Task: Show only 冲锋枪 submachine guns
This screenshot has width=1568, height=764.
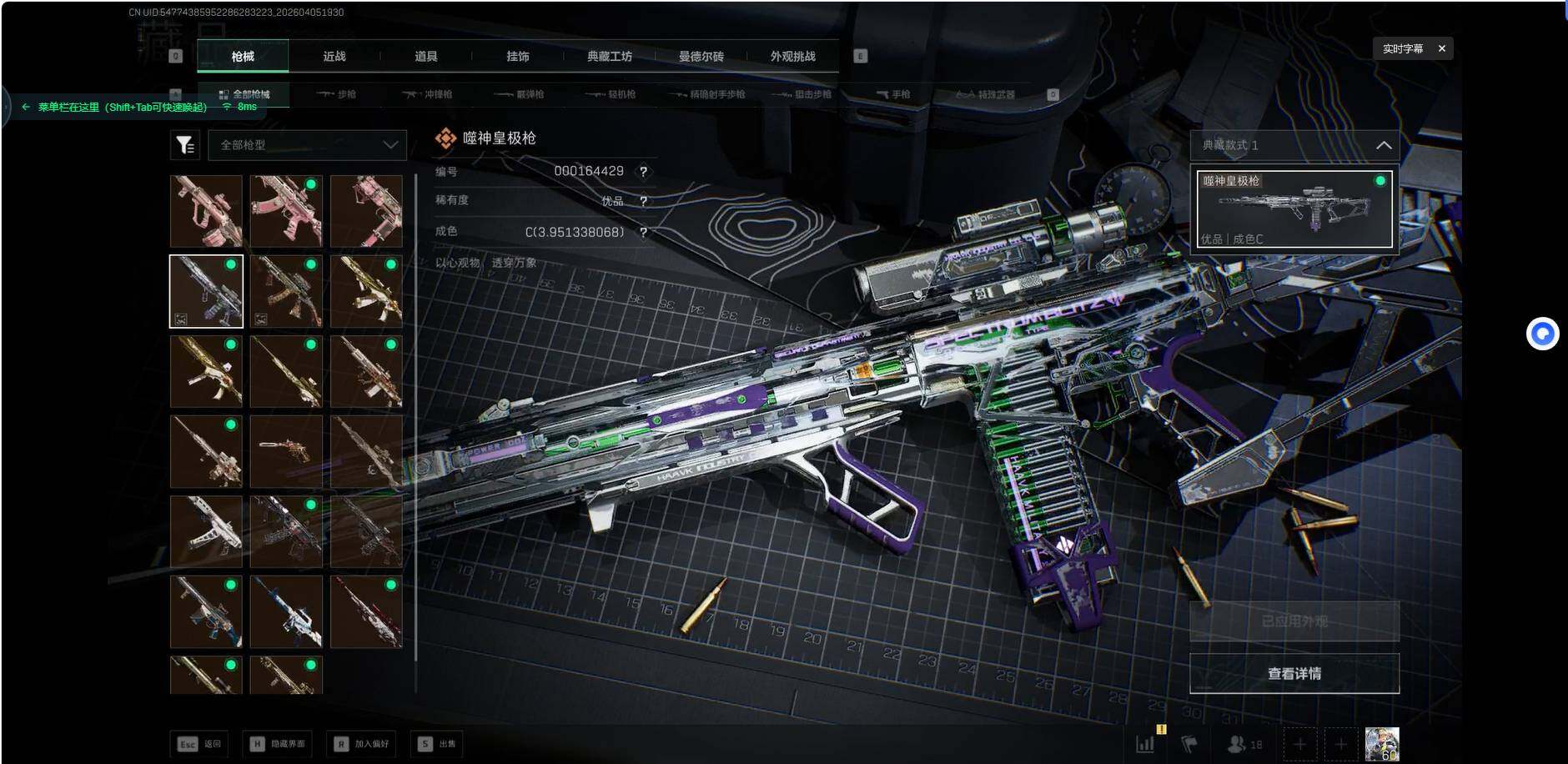Action: [x=428, y=94]
